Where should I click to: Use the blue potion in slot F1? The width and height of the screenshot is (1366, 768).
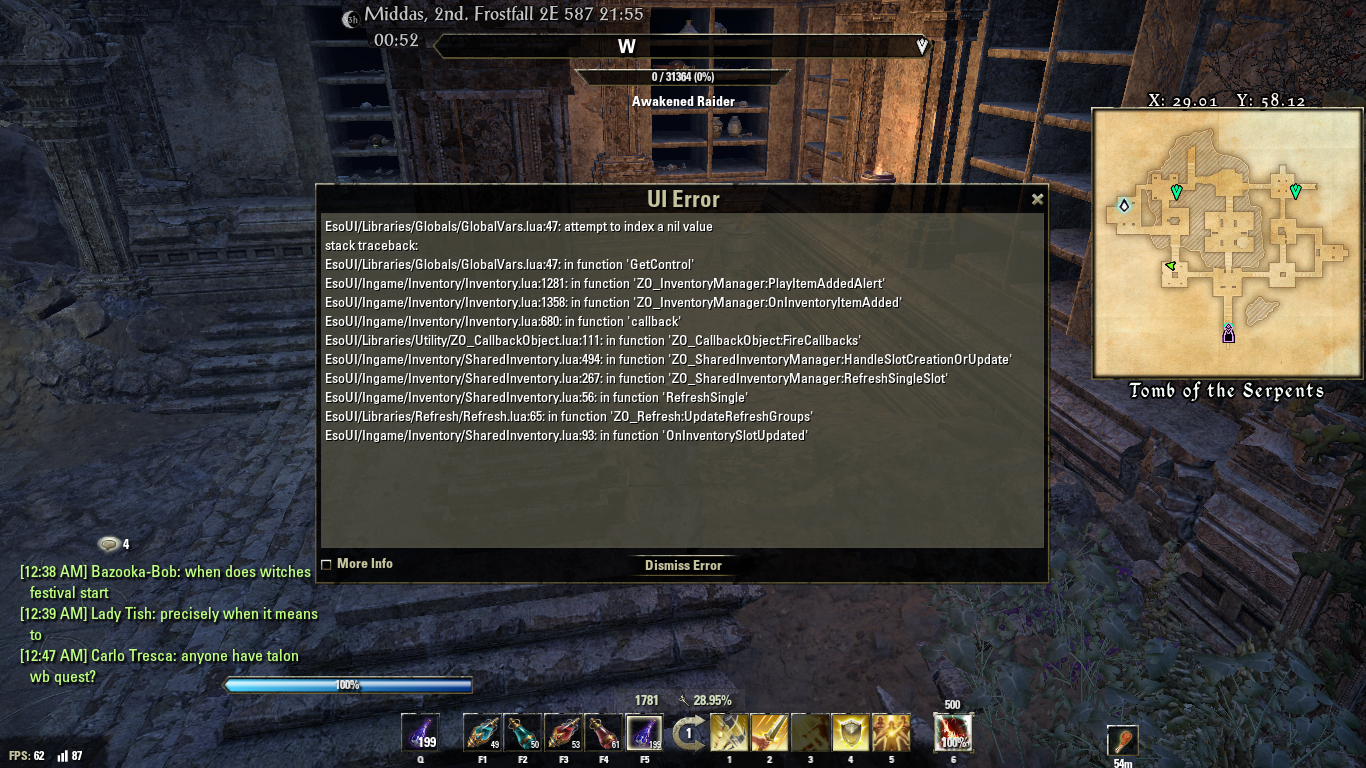(x=480, y=734)
